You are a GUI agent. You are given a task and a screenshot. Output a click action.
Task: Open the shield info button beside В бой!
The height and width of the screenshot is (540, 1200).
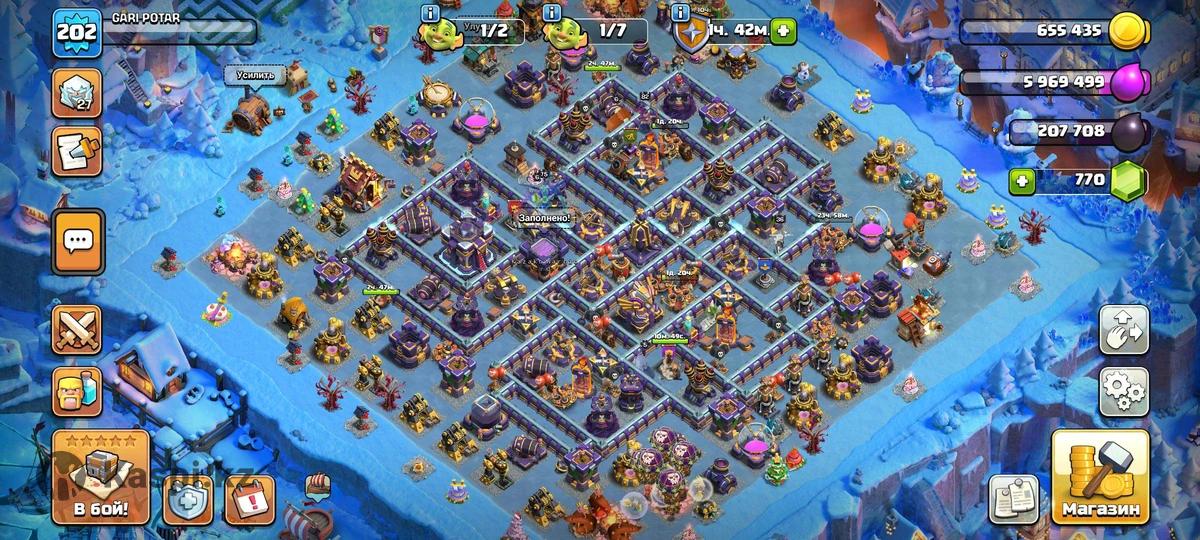click(186, 498)
